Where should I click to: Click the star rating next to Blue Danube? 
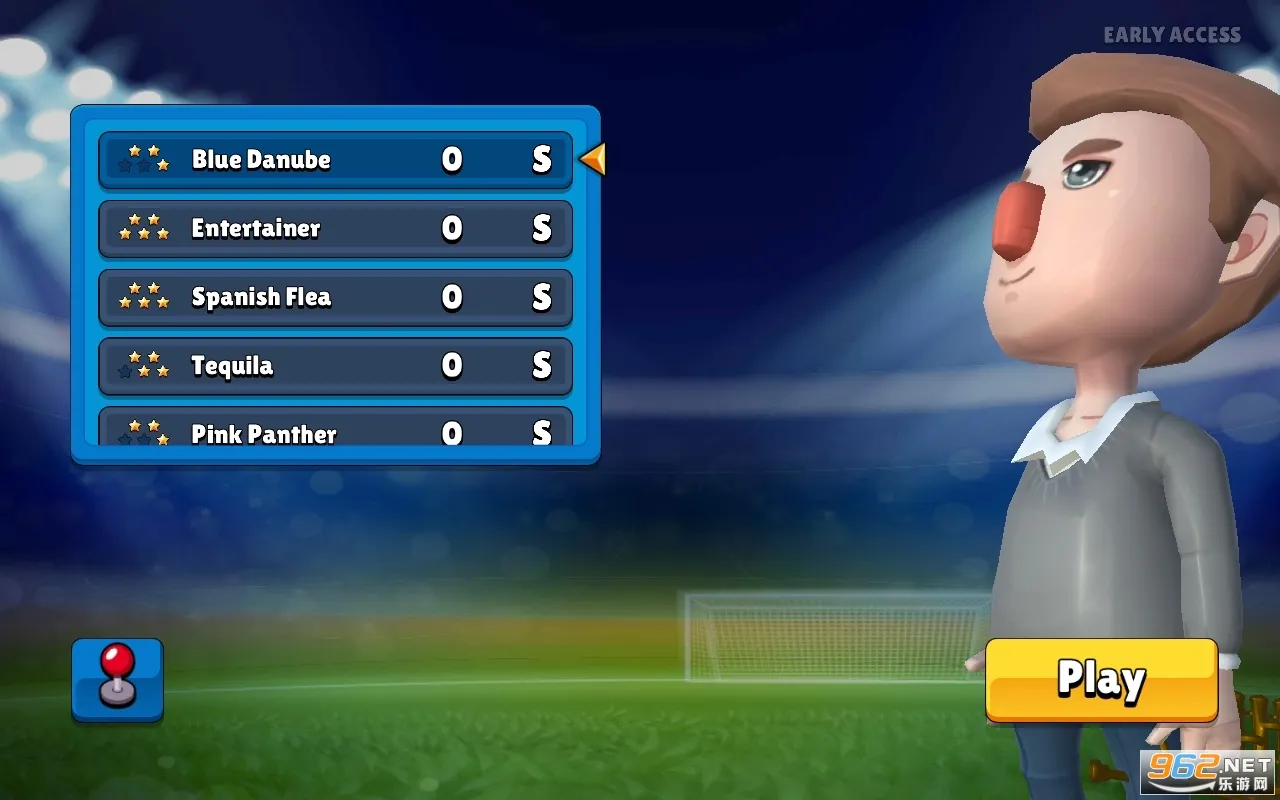pos(143,158)
